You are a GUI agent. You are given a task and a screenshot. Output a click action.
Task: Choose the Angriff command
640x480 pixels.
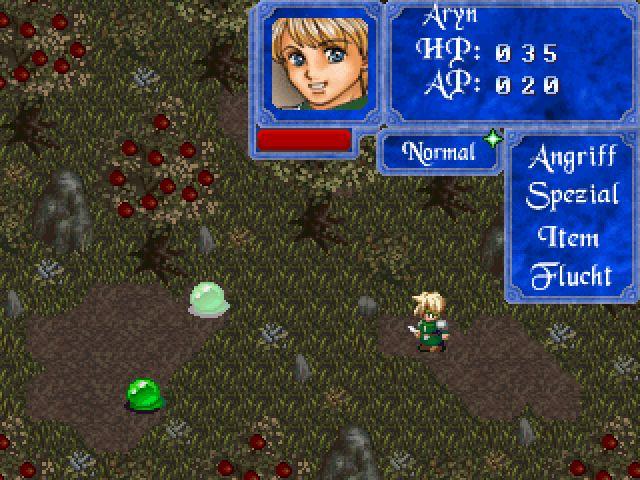click(x=572, y=158)
